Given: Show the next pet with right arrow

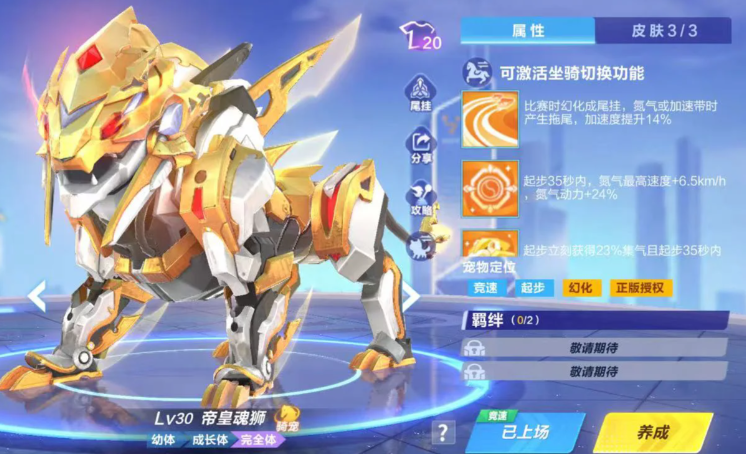Looking at the screenshot, I should [x=410, y=295].
